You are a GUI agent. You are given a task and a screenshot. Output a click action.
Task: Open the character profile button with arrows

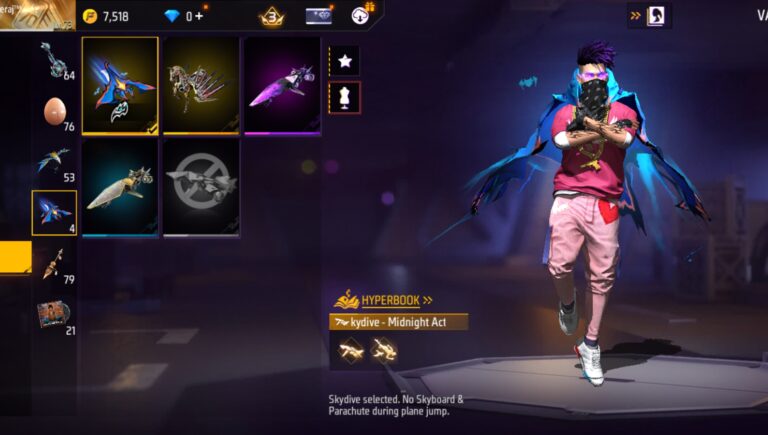(649, 15)
